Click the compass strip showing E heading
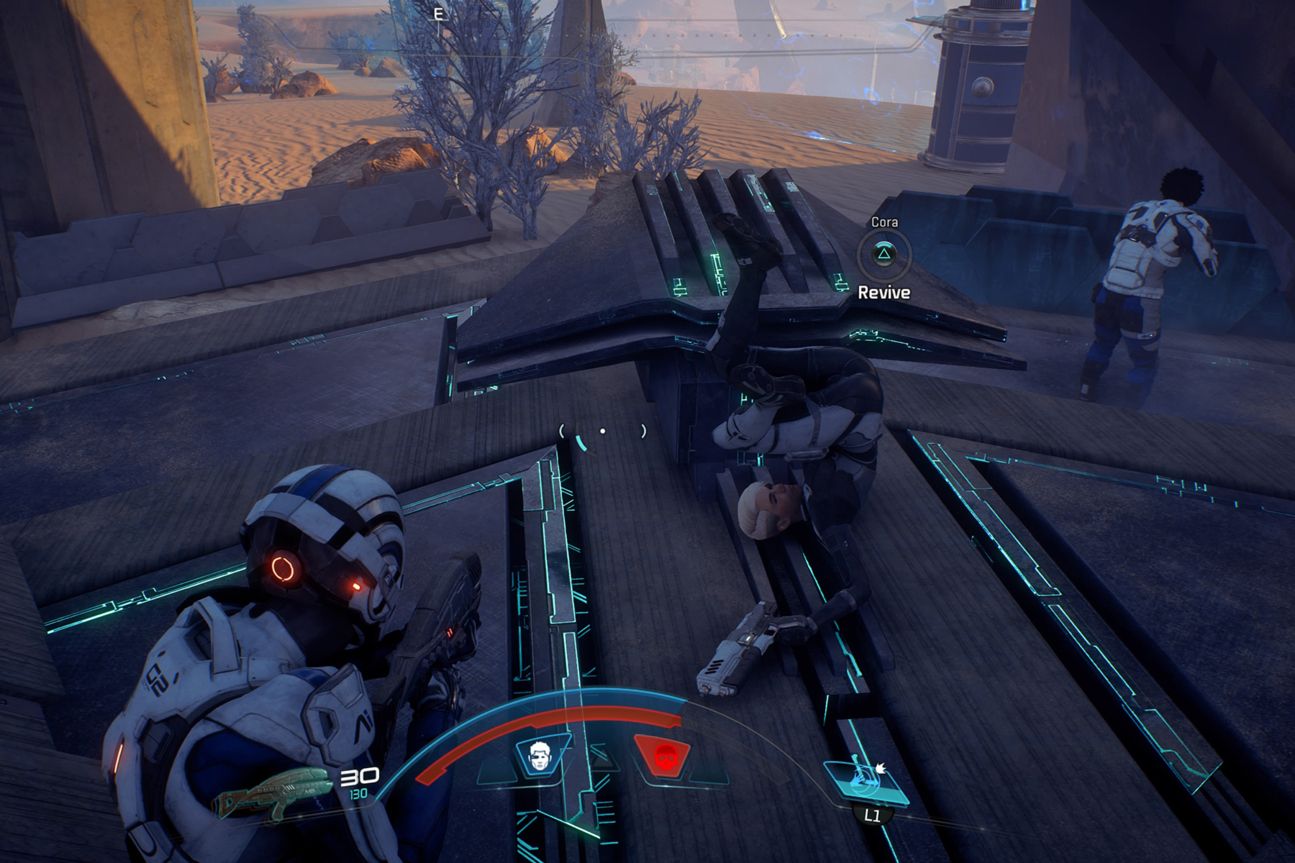 [438, 14]
